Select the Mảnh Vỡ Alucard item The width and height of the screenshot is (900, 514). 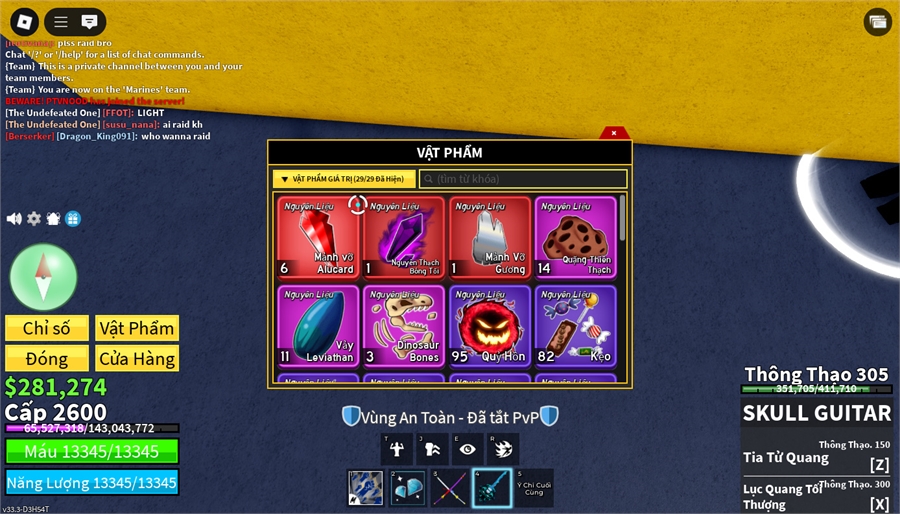point(318,237)
